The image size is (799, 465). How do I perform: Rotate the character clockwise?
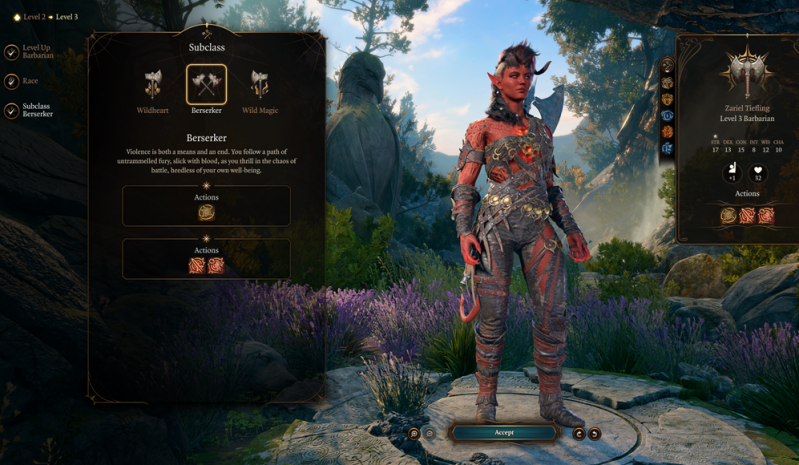(x=594, y=433)
